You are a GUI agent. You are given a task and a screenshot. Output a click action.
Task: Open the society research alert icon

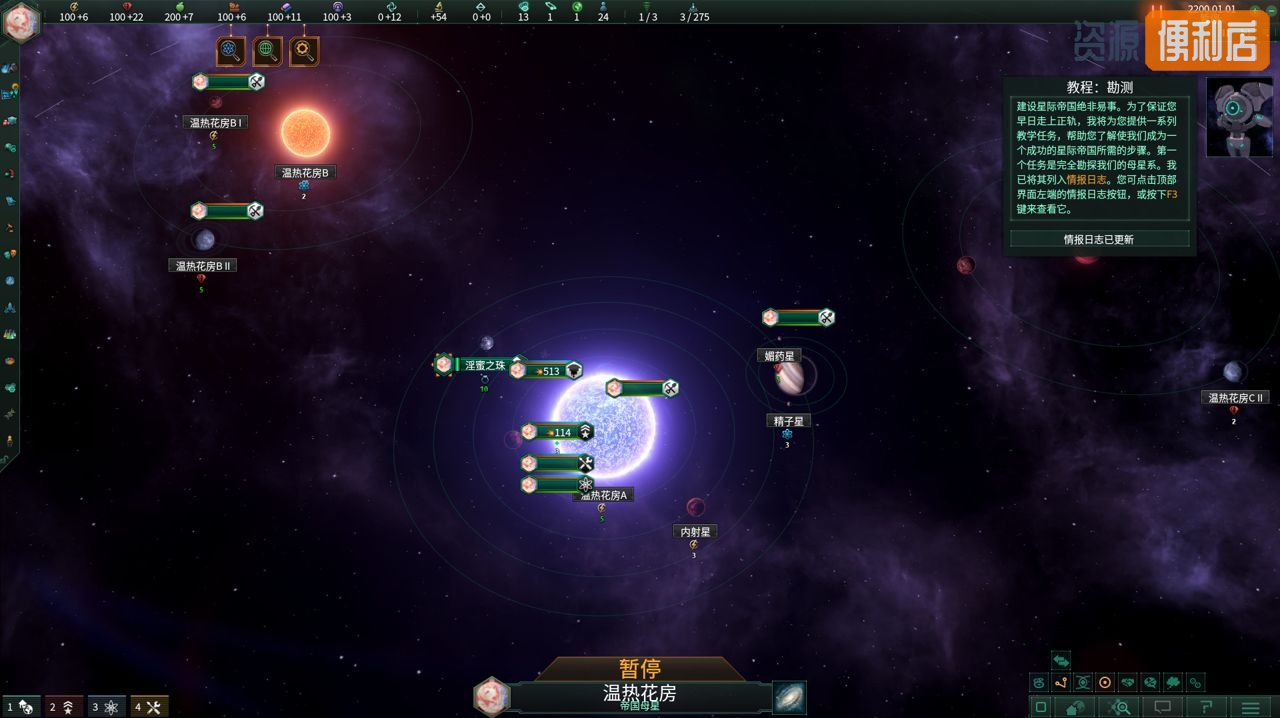267,51
